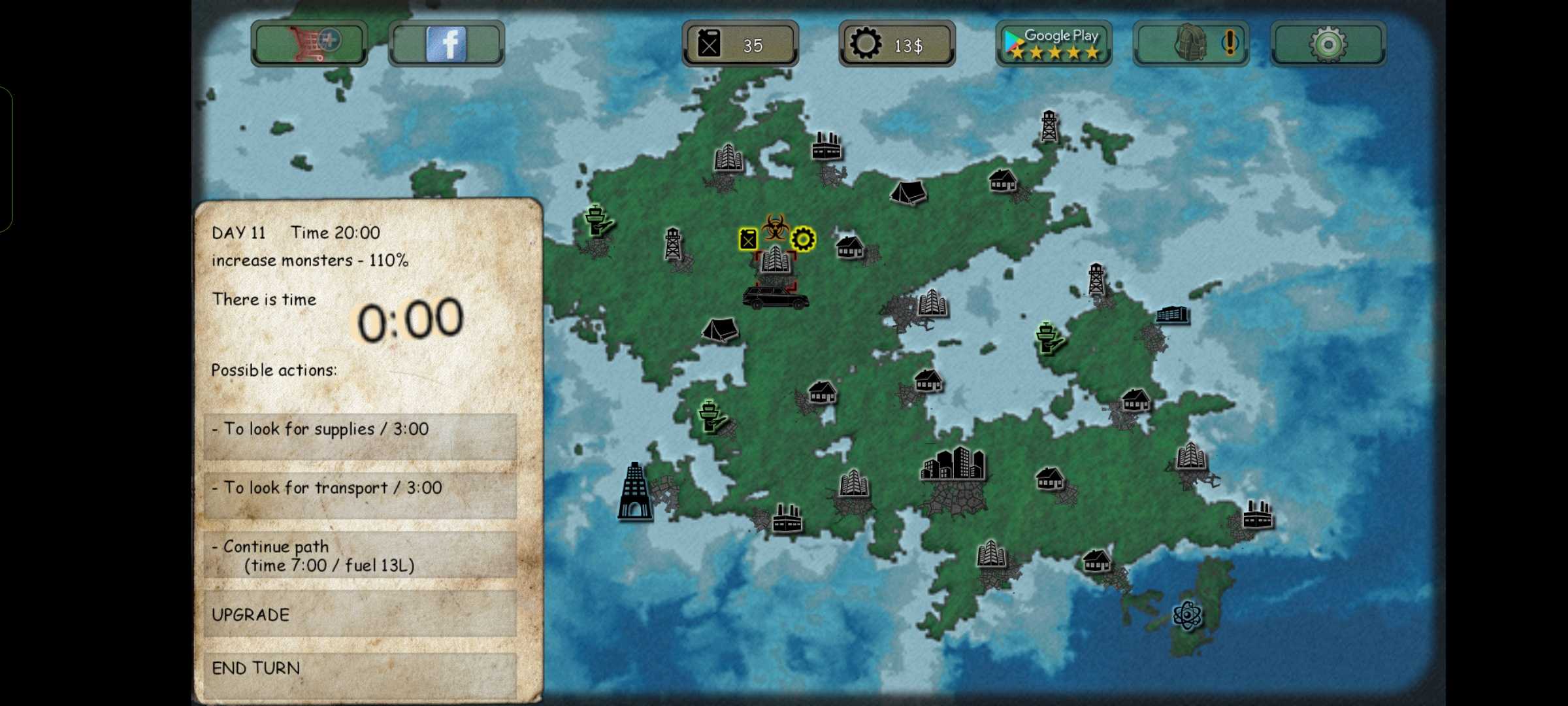1568x706 pixels.
Task: Open the UPGRADE menu
Action: pyautogui.click(x=360, y=614)
